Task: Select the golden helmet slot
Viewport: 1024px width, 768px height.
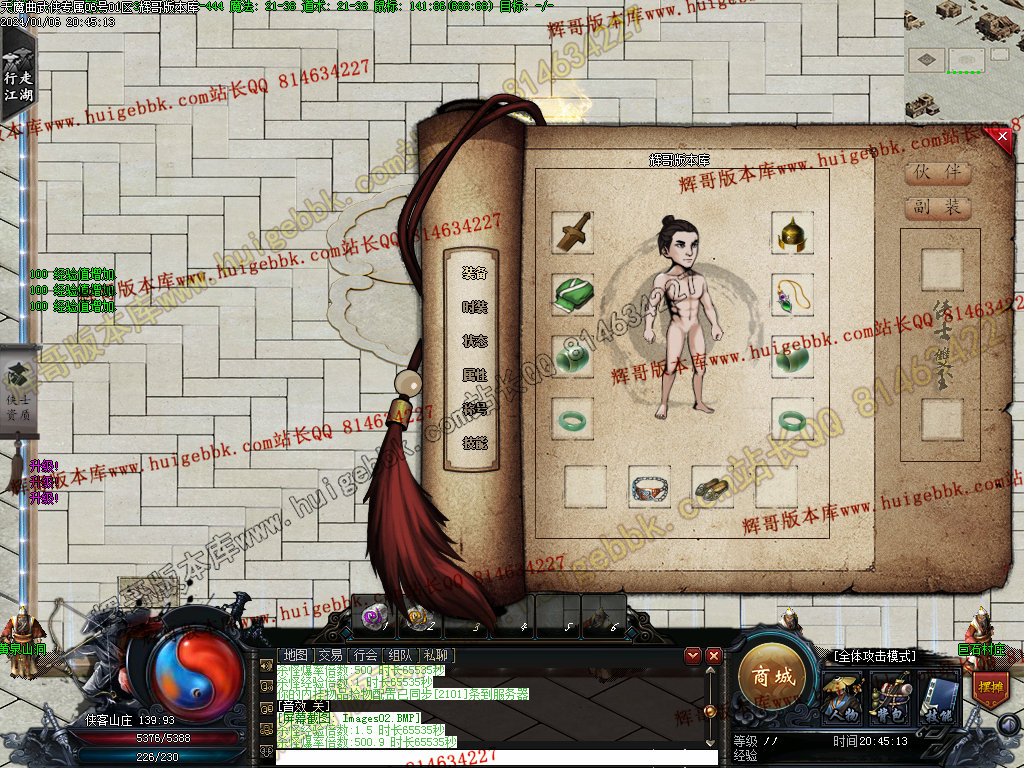Action: click(792, 233)
